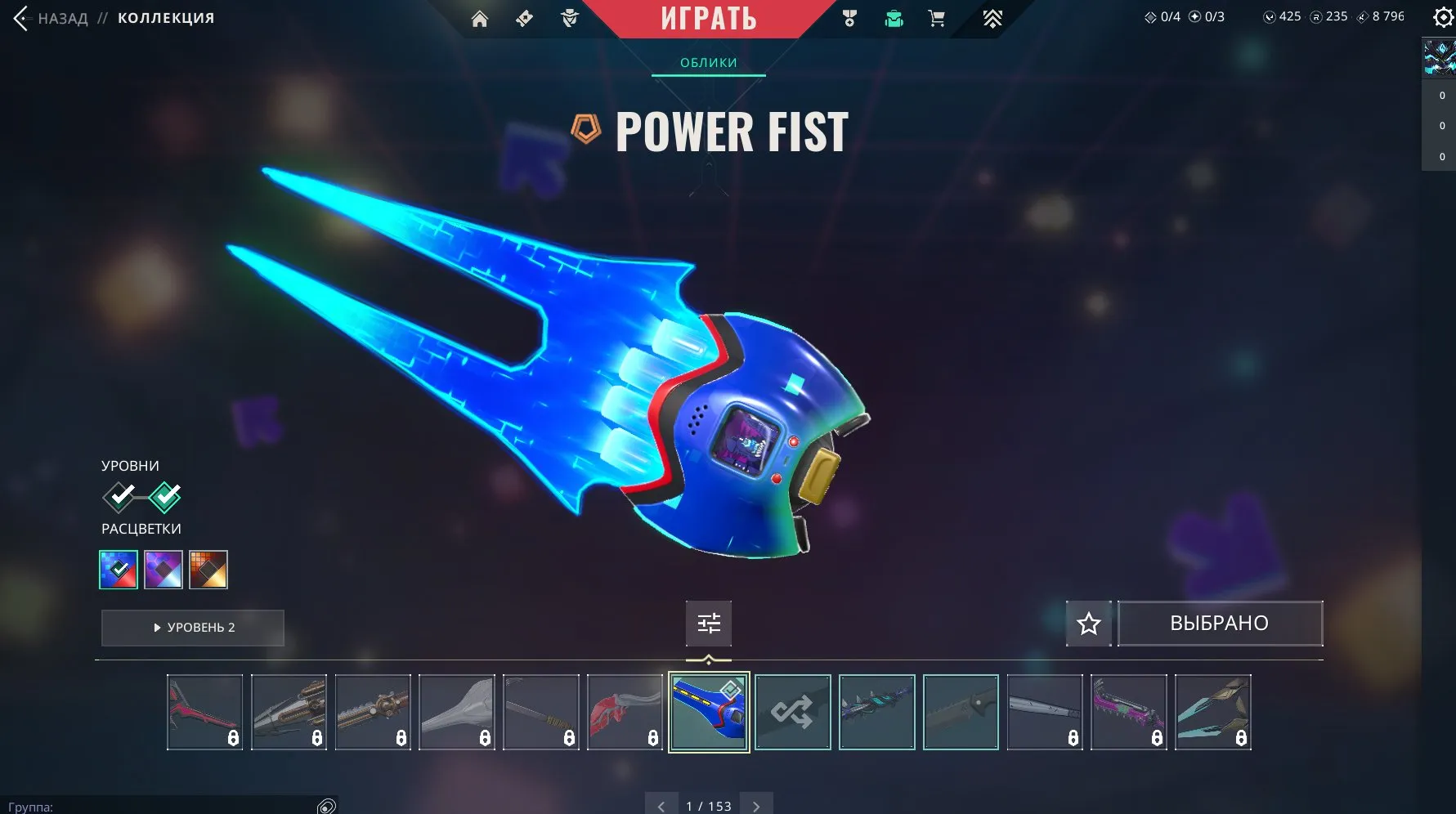The height and width of the screenshot is (814, 1456).
Task: Select the teal Collection backpack icon
Action: [894, 18]
